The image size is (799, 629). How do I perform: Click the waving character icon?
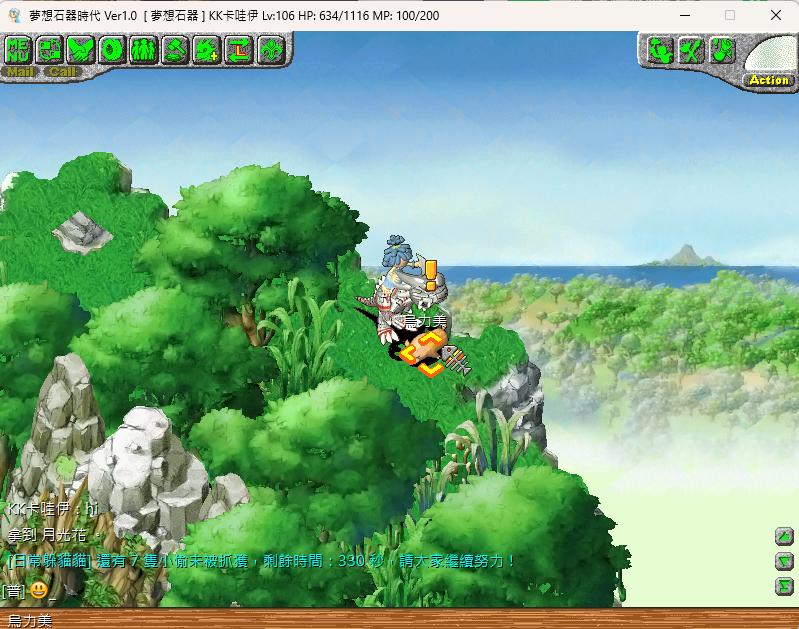click(660, 50)
